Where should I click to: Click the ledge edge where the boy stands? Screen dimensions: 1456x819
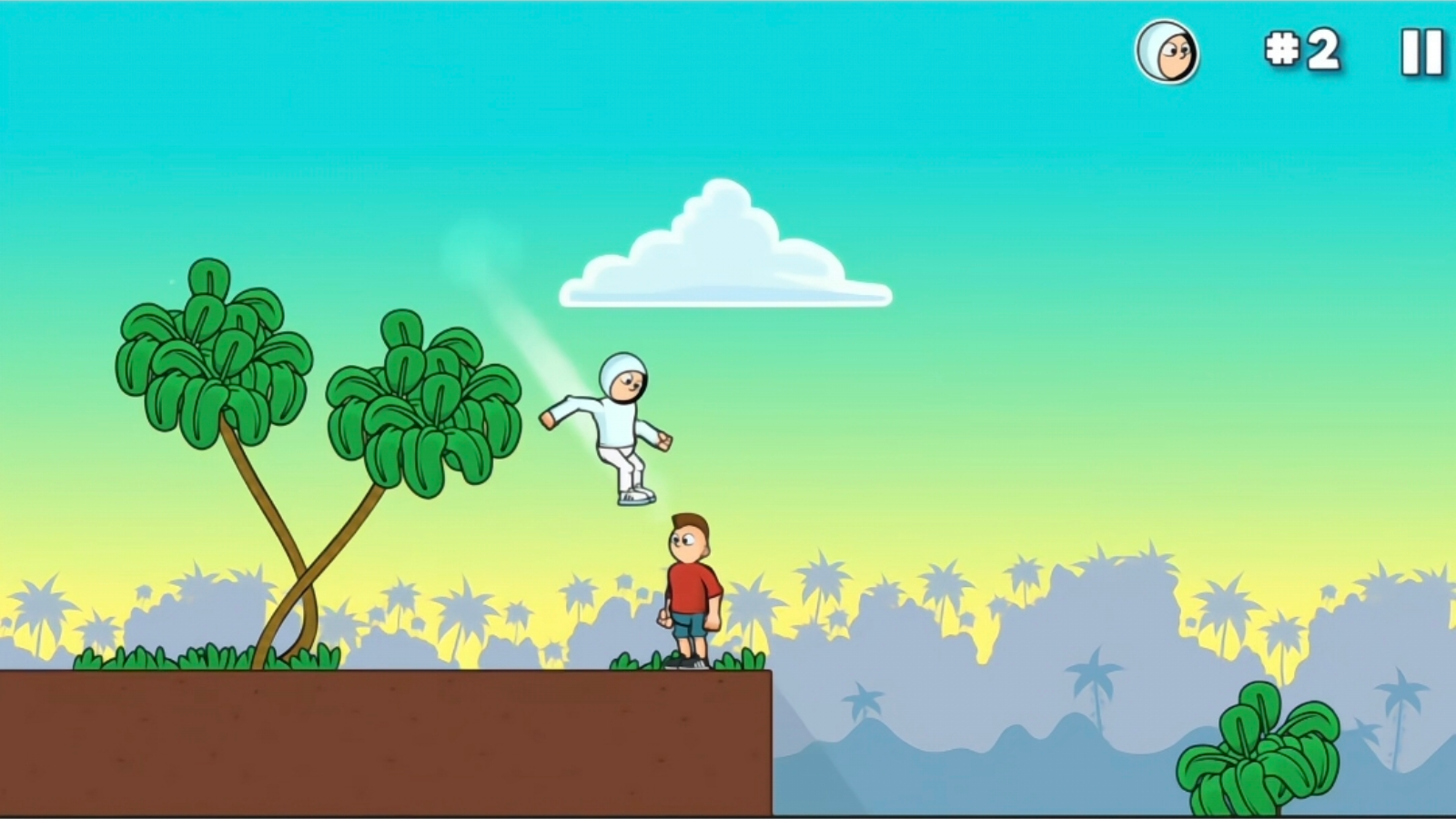point(769,673)
